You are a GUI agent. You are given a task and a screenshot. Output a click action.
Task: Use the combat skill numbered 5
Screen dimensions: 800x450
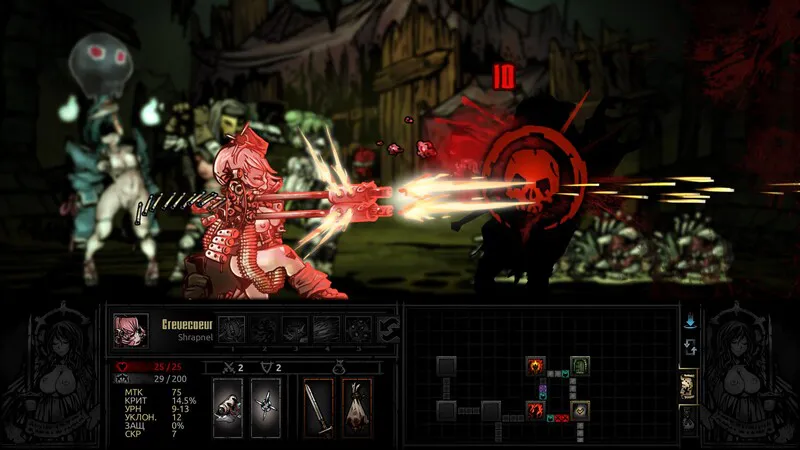tap(358, 328)
